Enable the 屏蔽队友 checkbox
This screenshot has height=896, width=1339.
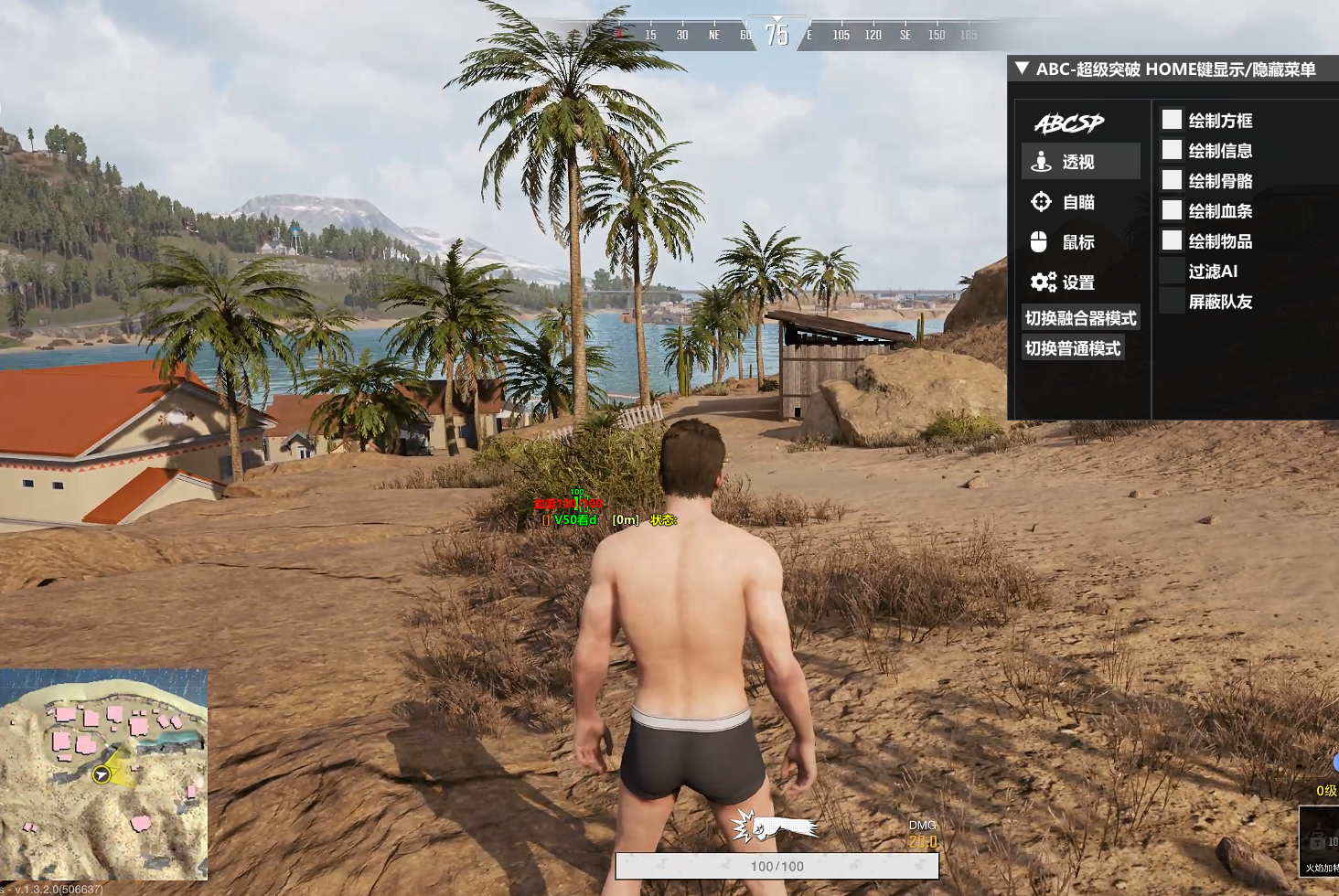[x=1172, y=301]
